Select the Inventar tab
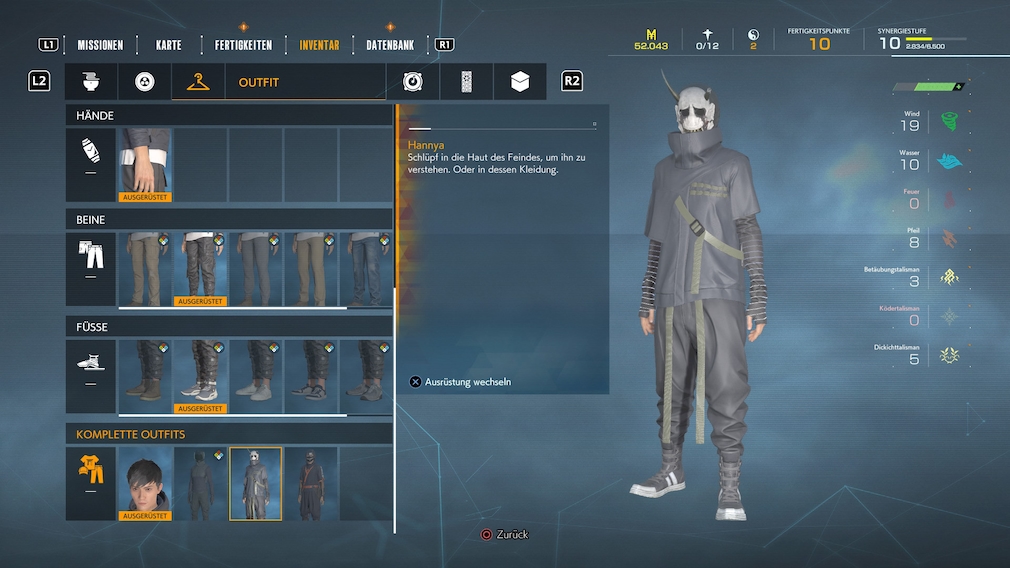This screenshot has height=568, width=1010. [x=319, y=45]
